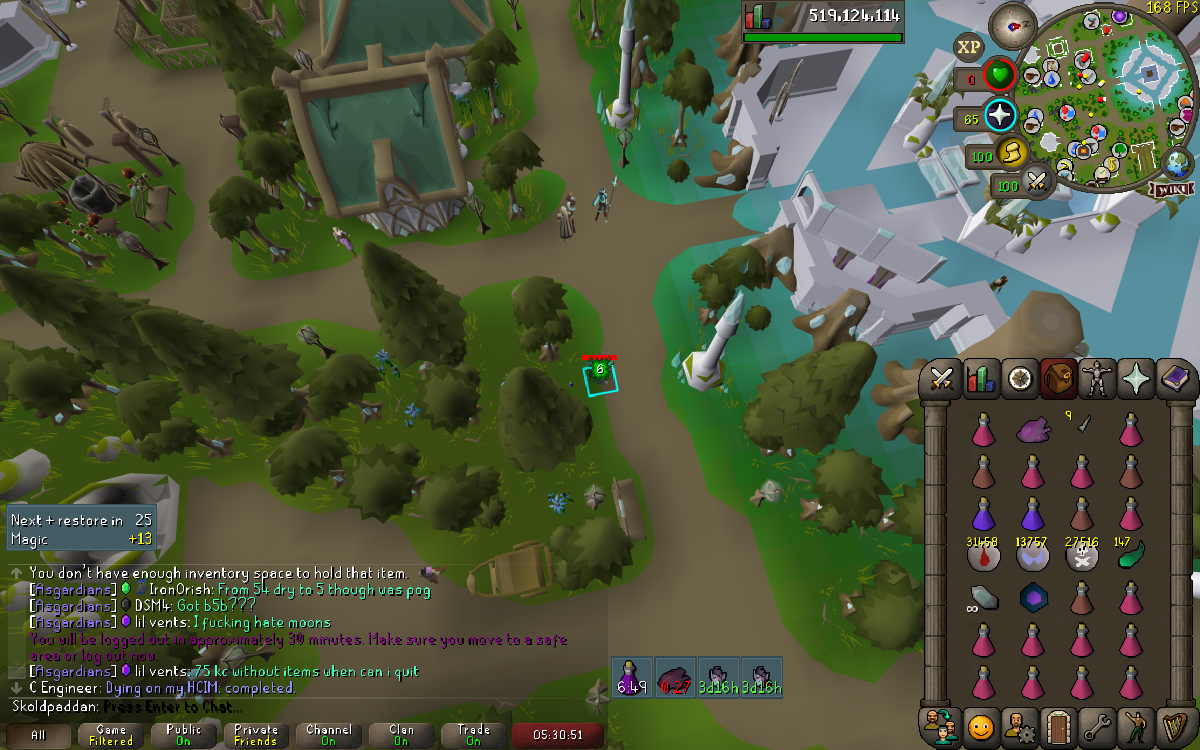Toggle the XP drops button
The image size is (1200, 750).
(x=968, y=46)
